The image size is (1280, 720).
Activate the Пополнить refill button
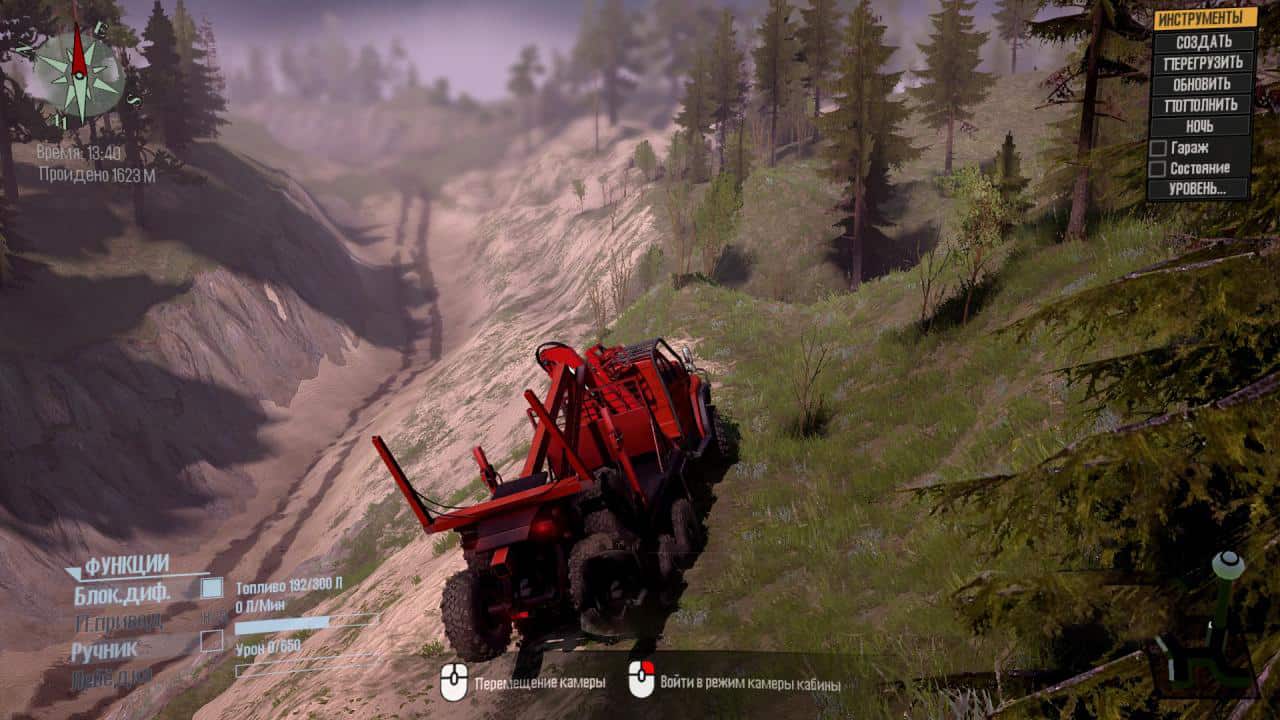point(1203,104)
